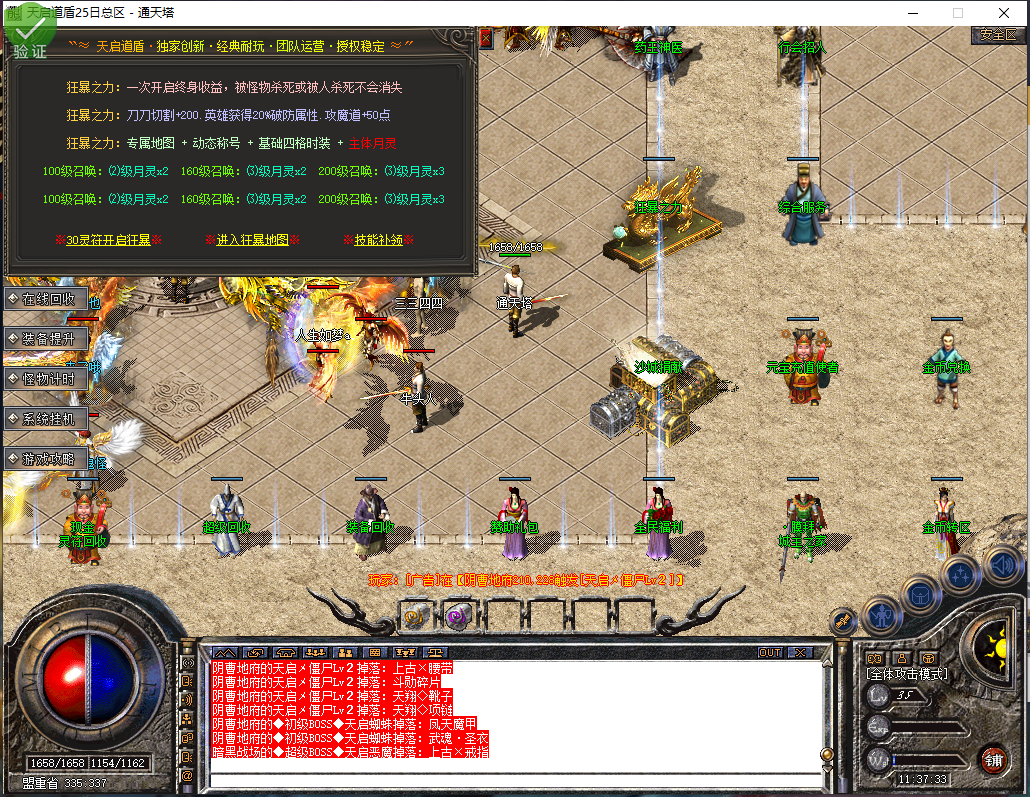Screen dimensions: 1030x797
Task: Click the OUT button on the chat bar
Action: pyautogui.click(x=769, y=653)
